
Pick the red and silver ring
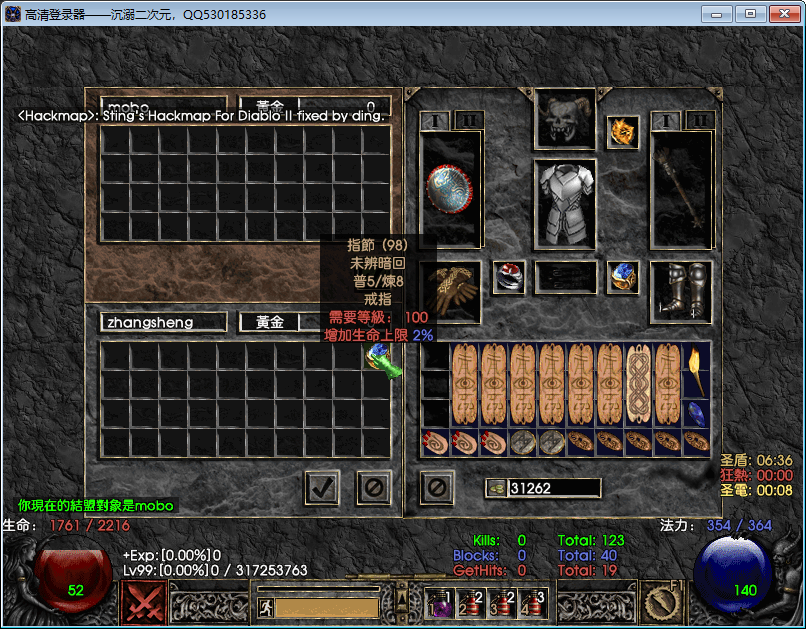[509, 277]
